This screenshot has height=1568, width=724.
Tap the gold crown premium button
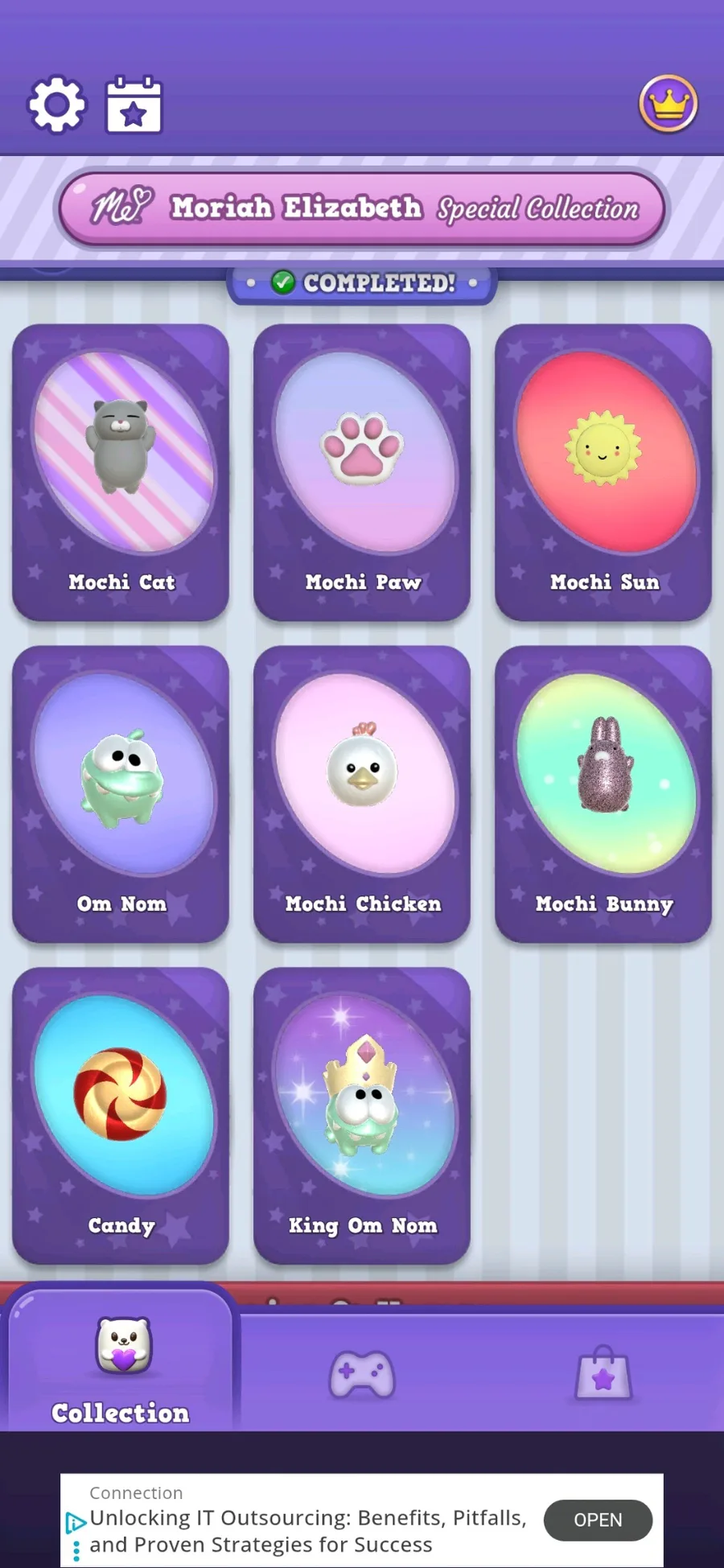click(668, 104)
